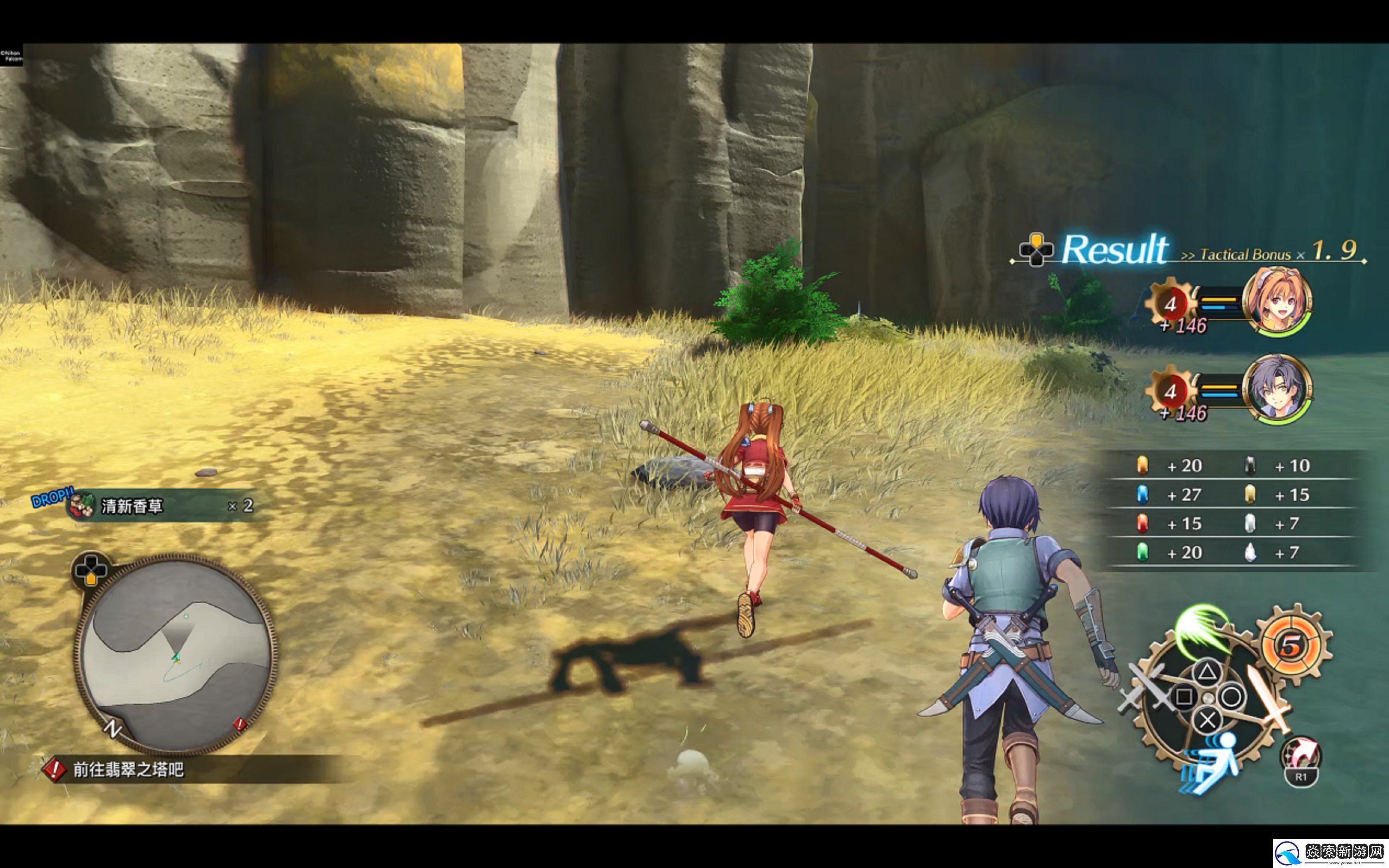Select the crossed swords command icon
1389x868 pixels.
[1145, 688]
